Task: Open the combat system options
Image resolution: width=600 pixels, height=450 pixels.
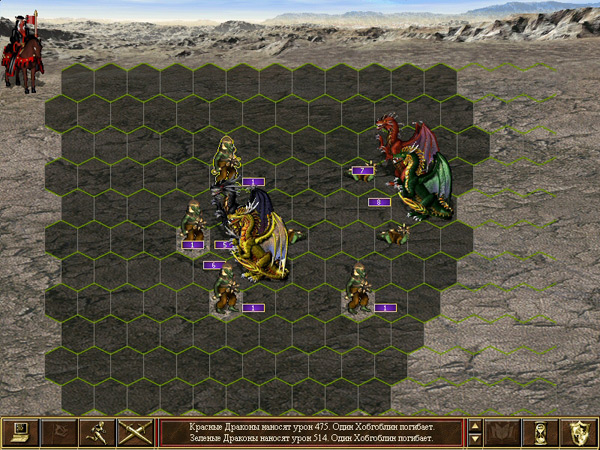Action: [x=20, y=432]
